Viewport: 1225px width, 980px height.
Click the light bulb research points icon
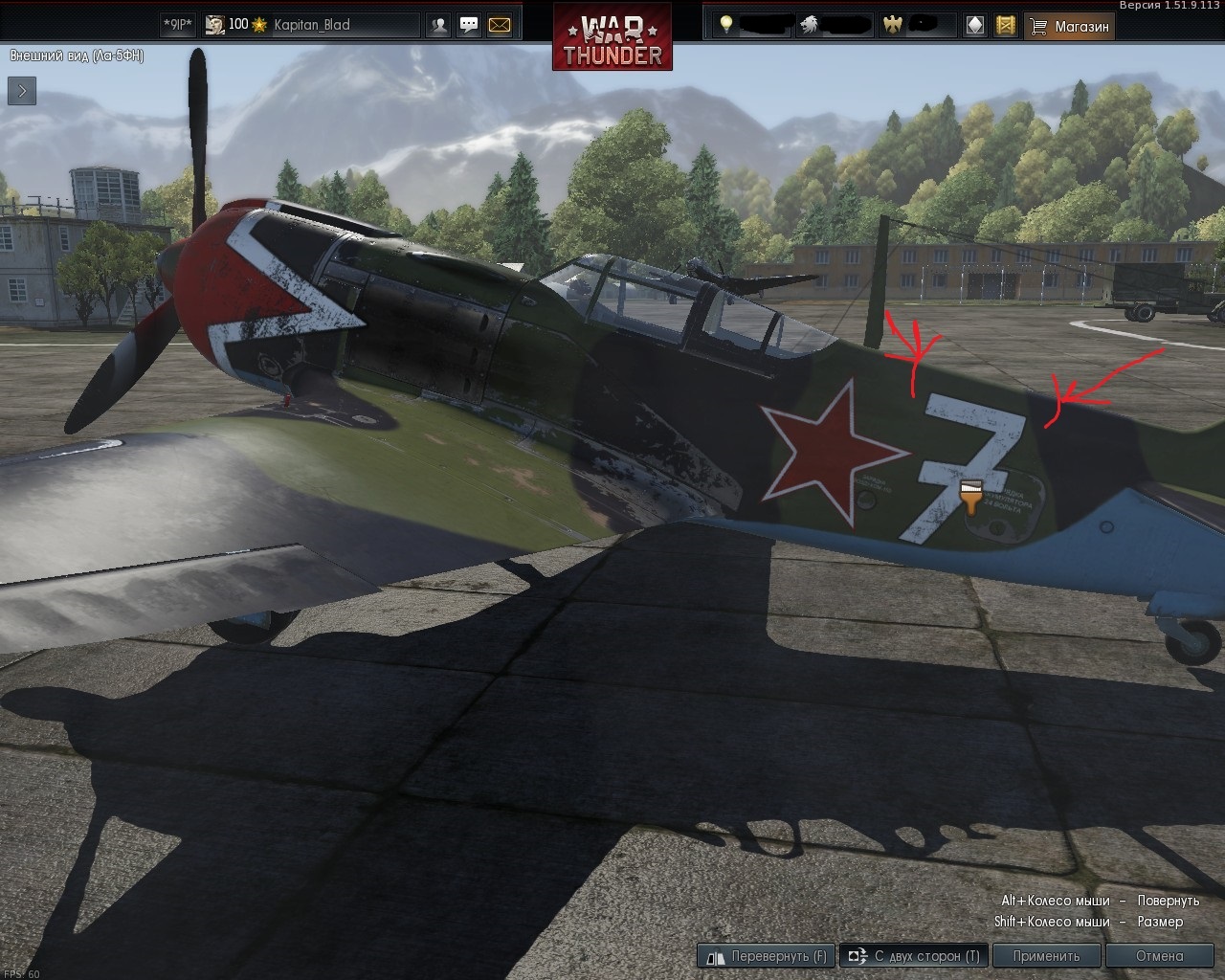coord(726,25)
